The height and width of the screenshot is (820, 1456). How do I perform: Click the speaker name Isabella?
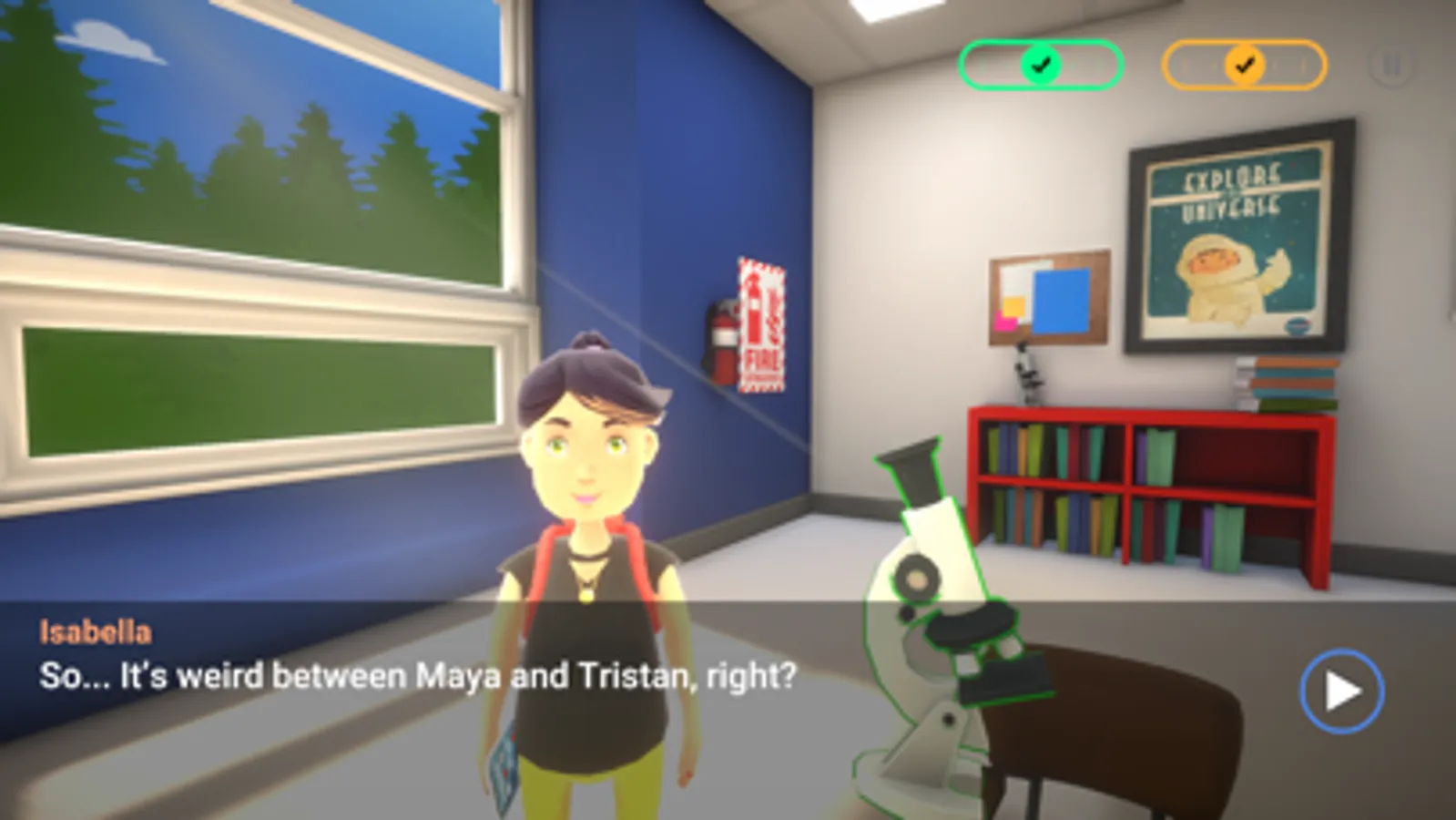(97, 628)
